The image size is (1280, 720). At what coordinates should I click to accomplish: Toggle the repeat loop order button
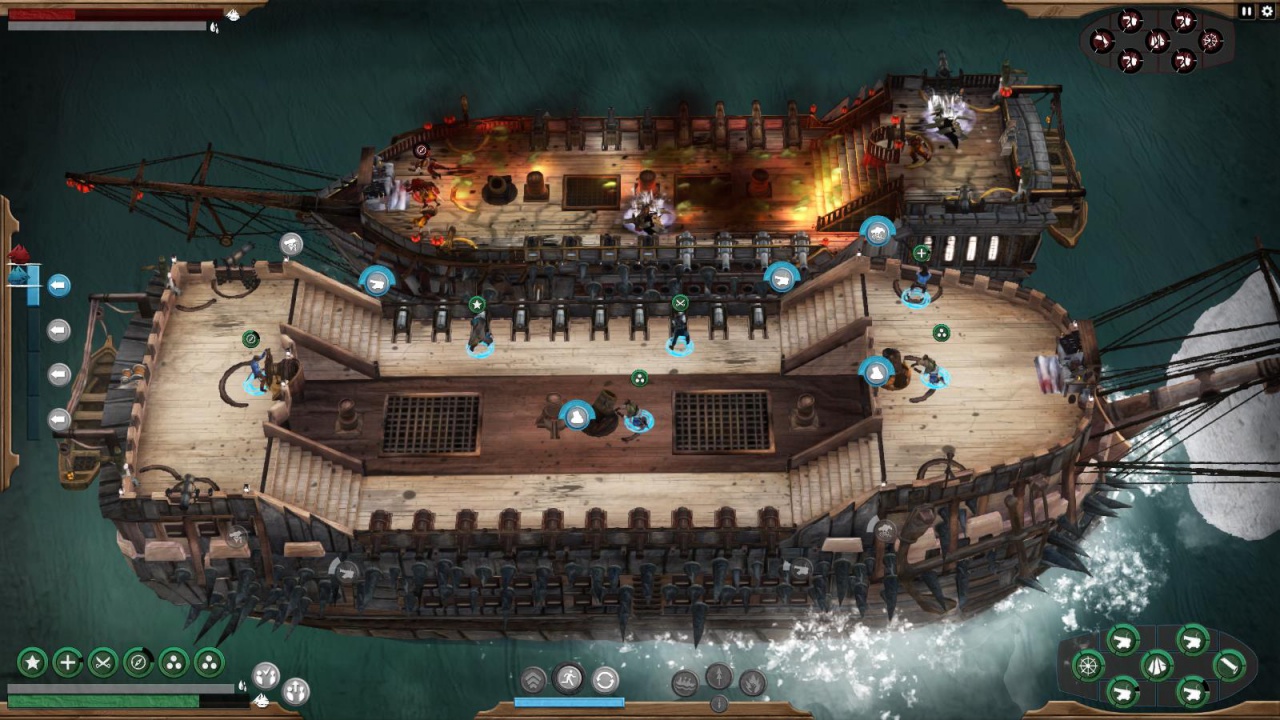pyautogui.click(x=604, y=679)
